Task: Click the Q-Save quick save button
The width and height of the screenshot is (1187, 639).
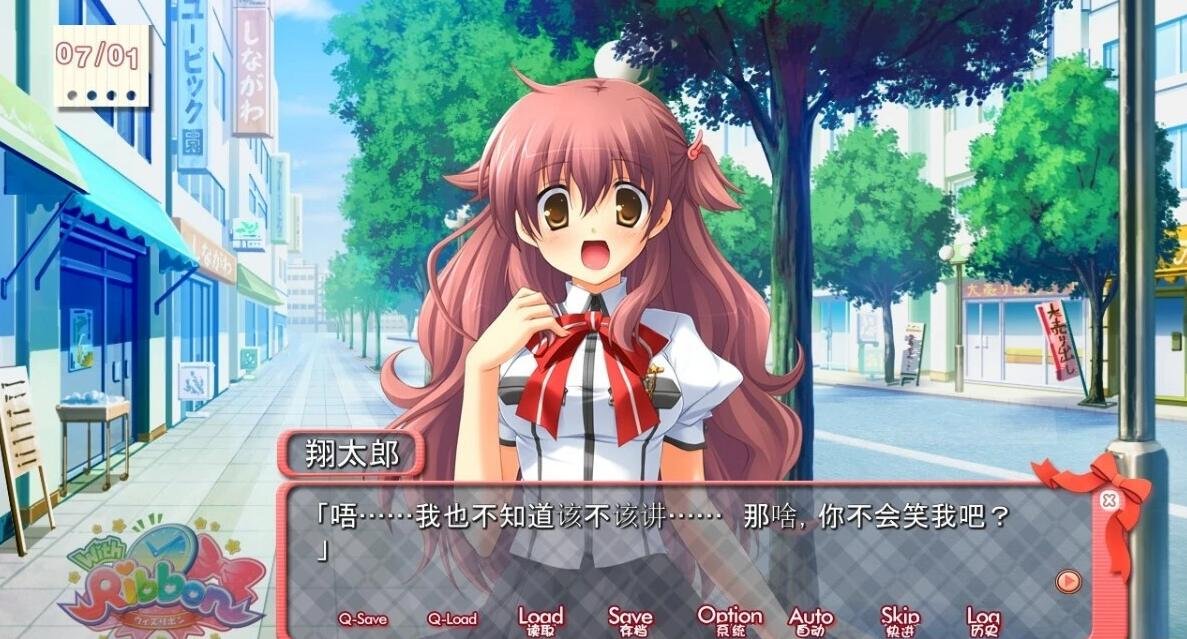Action: pos(362,619)
